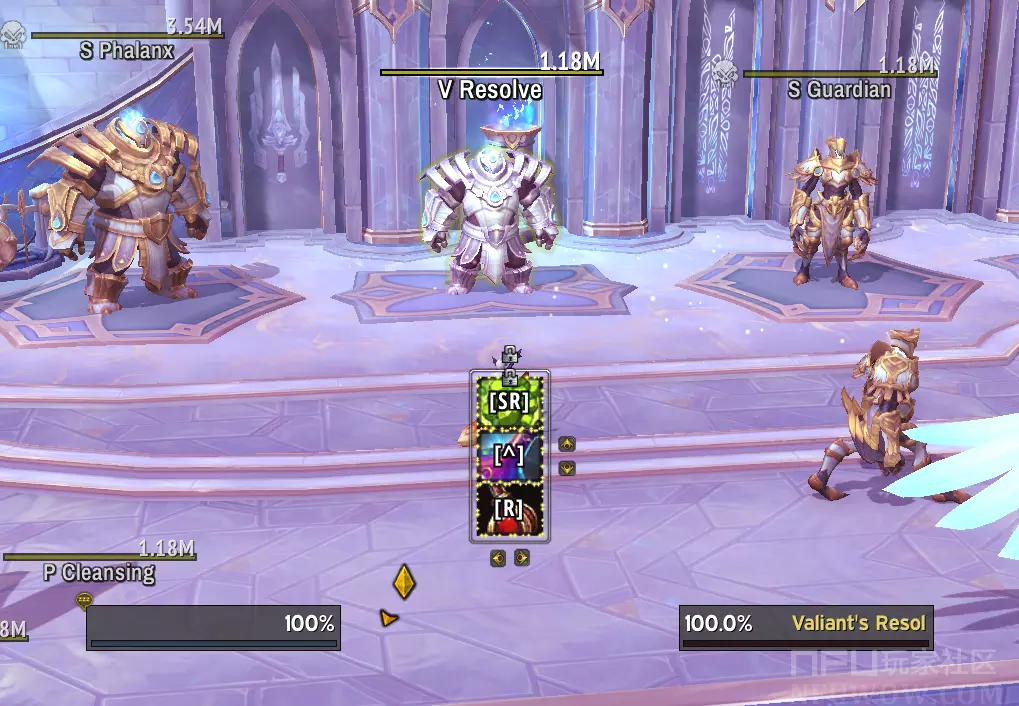
Task: Activate the green [SR] ability icon
Action: tap(509, 402)
